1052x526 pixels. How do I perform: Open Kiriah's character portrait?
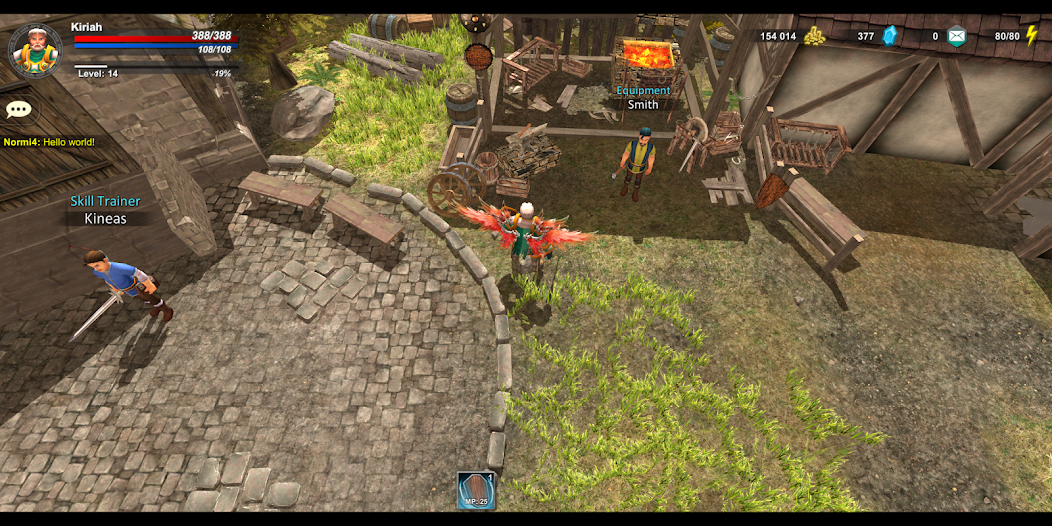(35, 50)
